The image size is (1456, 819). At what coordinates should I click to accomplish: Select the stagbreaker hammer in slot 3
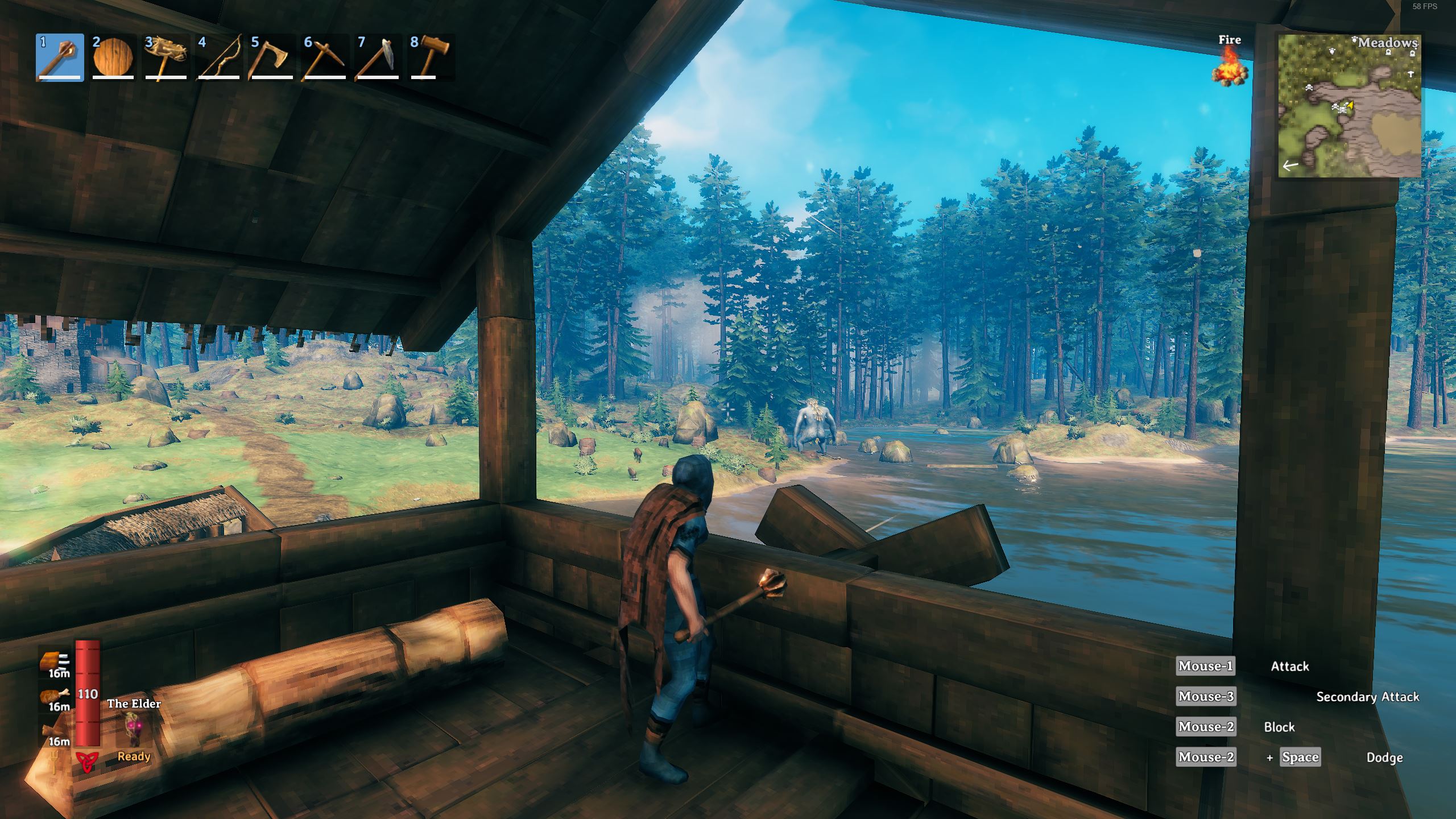click(x=166, y=58)
